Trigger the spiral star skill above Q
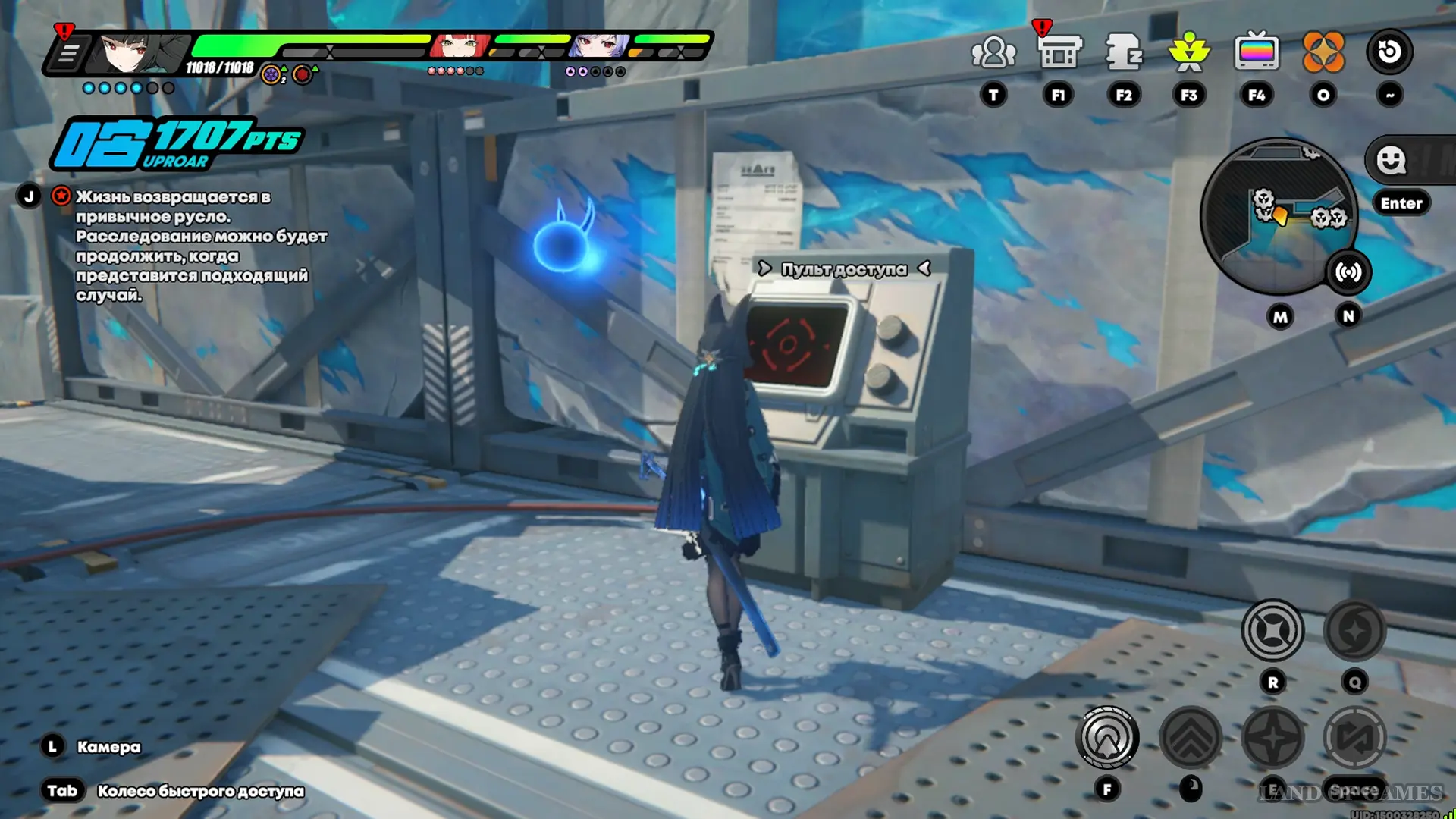The image size is (1456, 819). (x=1354, y=630)
